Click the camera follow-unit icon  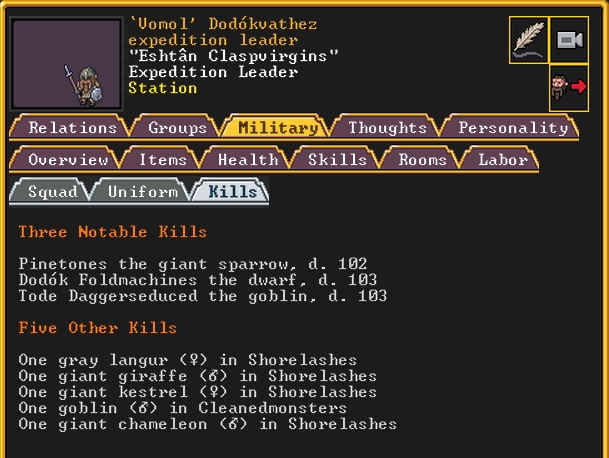click(x=568, y=40)
